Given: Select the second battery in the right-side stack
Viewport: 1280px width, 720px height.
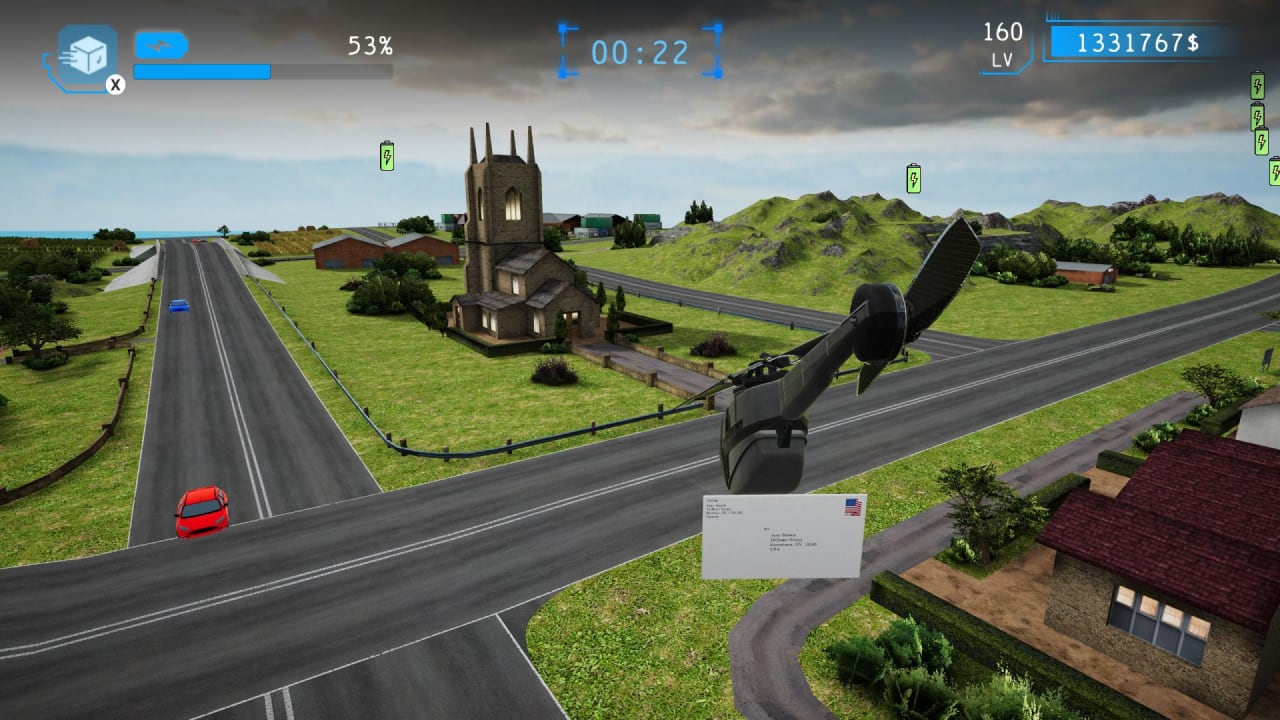Looking at the screenshot, I should [1257, 116].
